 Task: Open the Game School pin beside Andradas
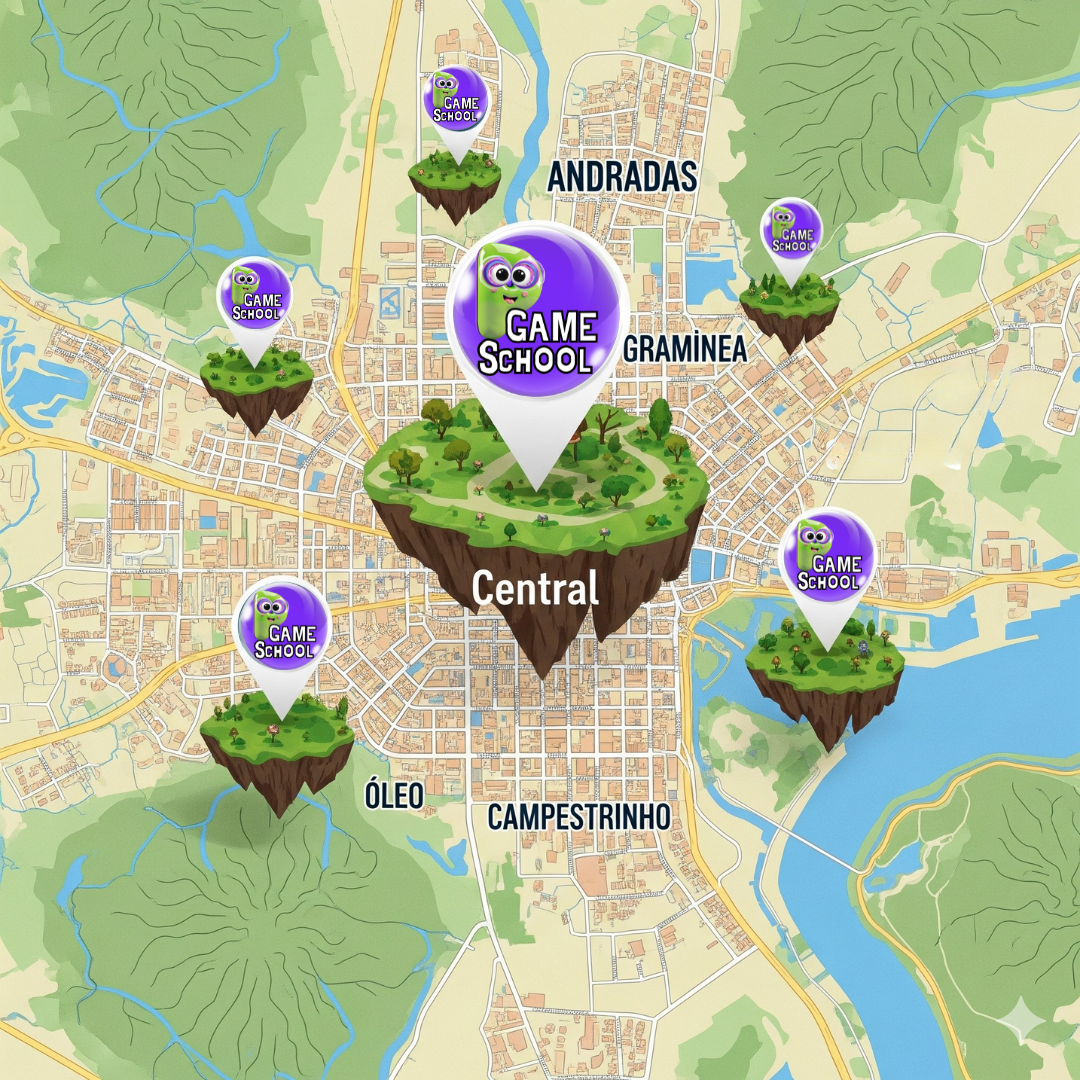[455, 101]
